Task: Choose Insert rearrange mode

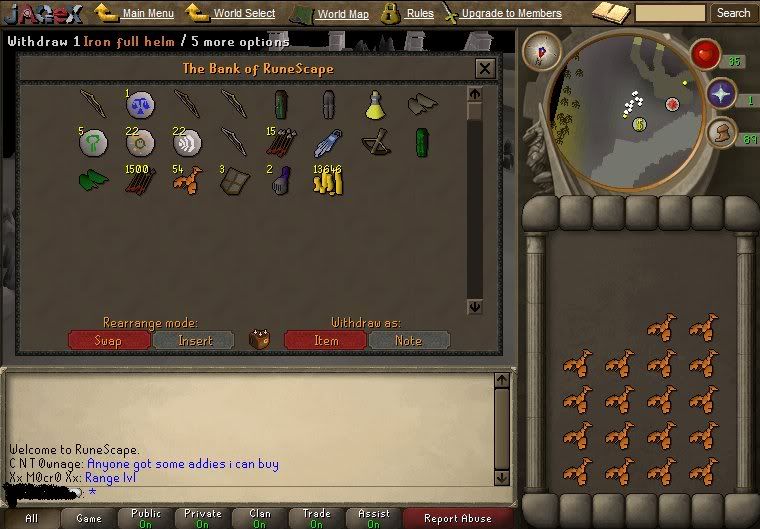Action: click(194, 341)
